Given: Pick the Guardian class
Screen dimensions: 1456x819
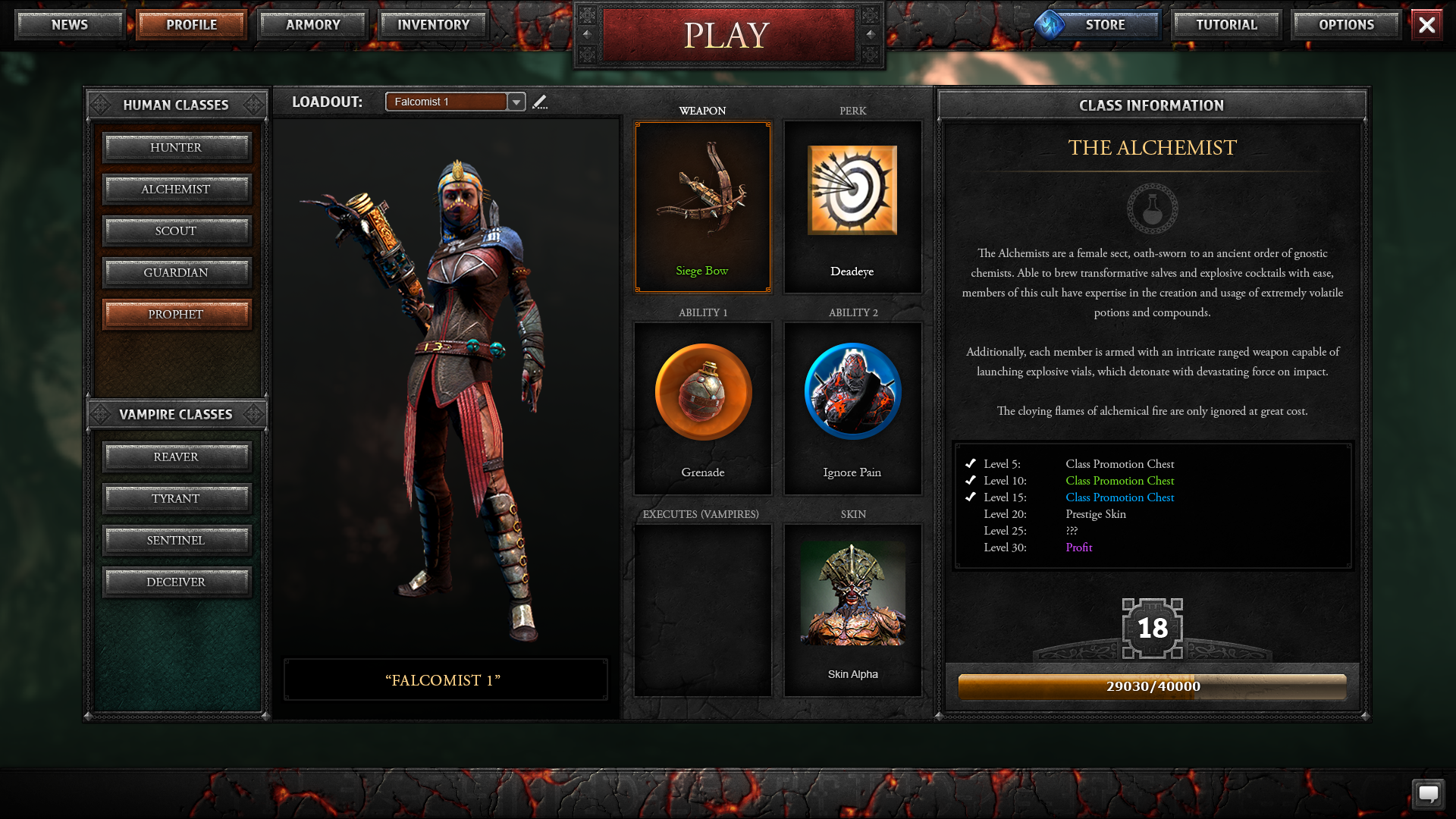Looking at the screenshot, I should pyautogui.click(x=176, y=273).
